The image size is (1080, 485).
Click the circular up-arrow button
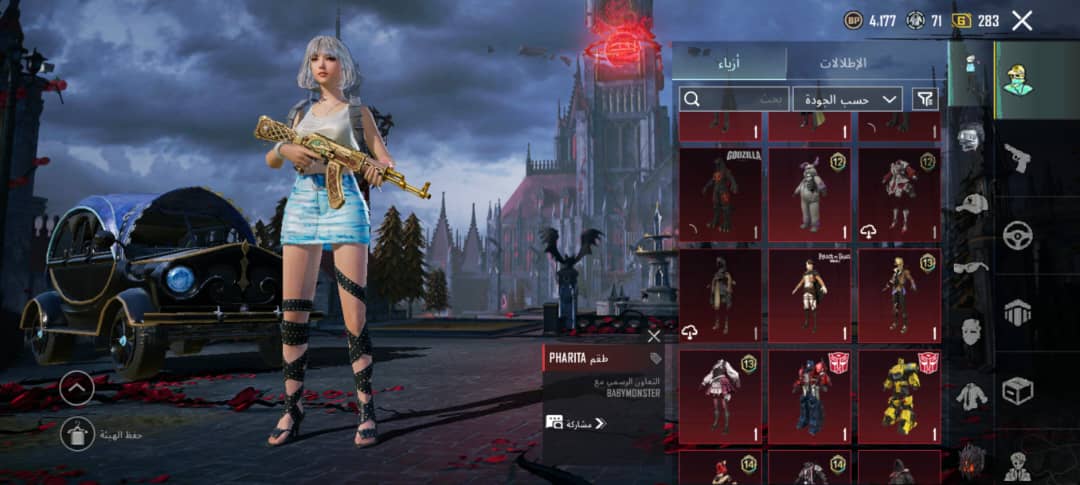click(x=77, y=388)
